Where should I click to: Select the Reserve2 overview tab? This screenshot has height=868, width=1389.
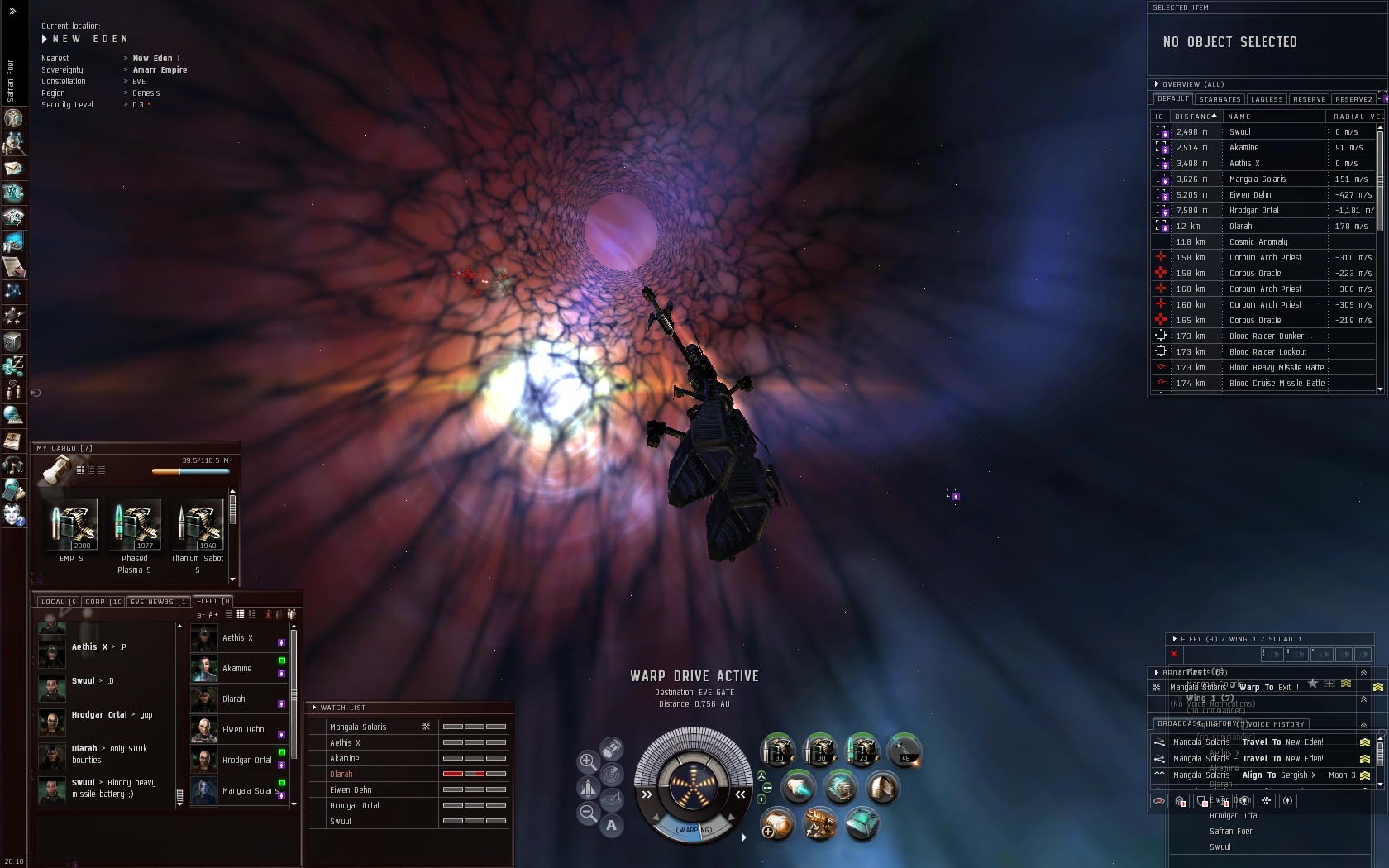pos(1353,99)
